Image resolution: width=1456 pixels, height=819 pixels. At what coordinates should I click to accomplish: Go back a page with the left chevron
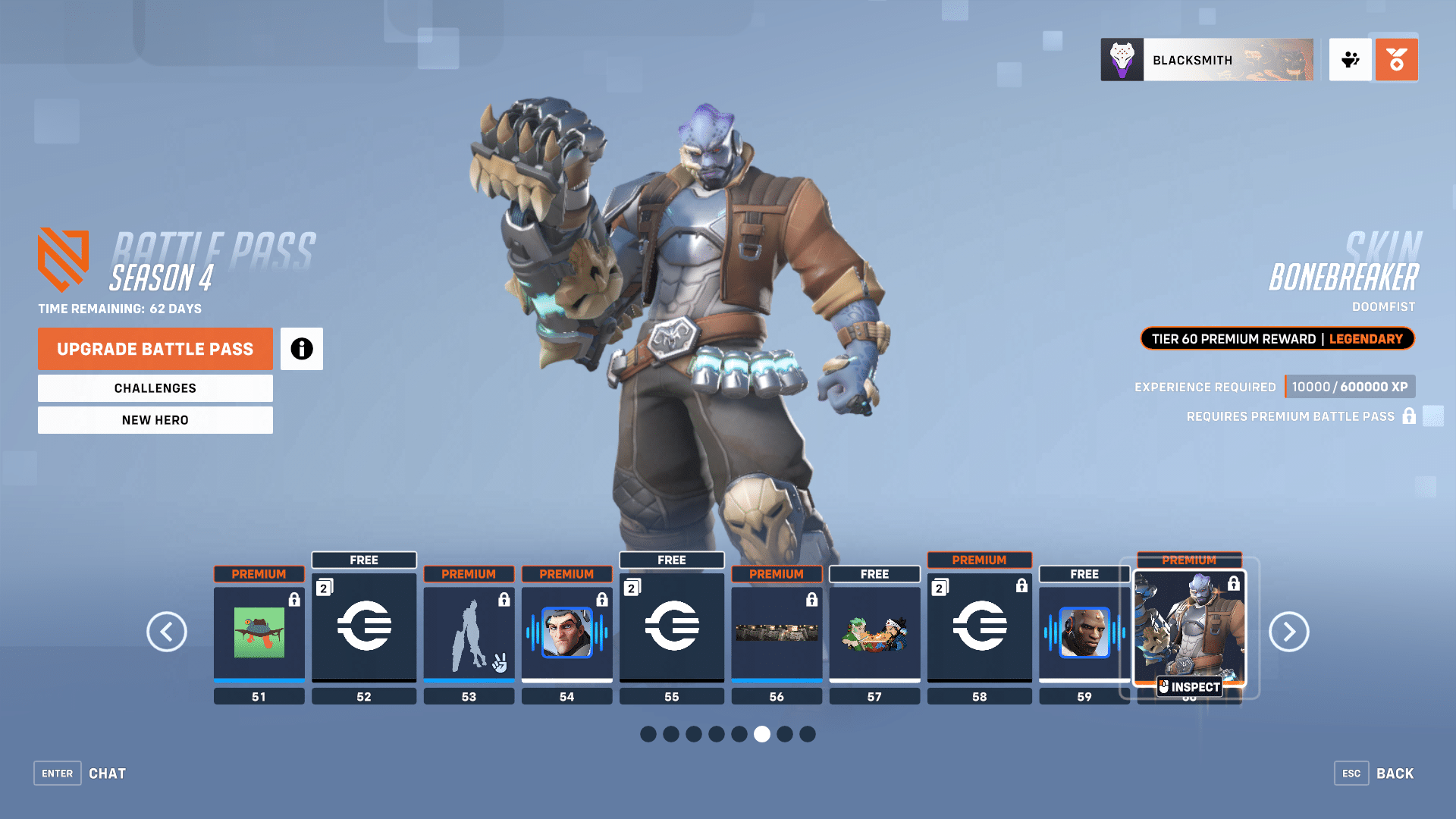tap(167, 632)
